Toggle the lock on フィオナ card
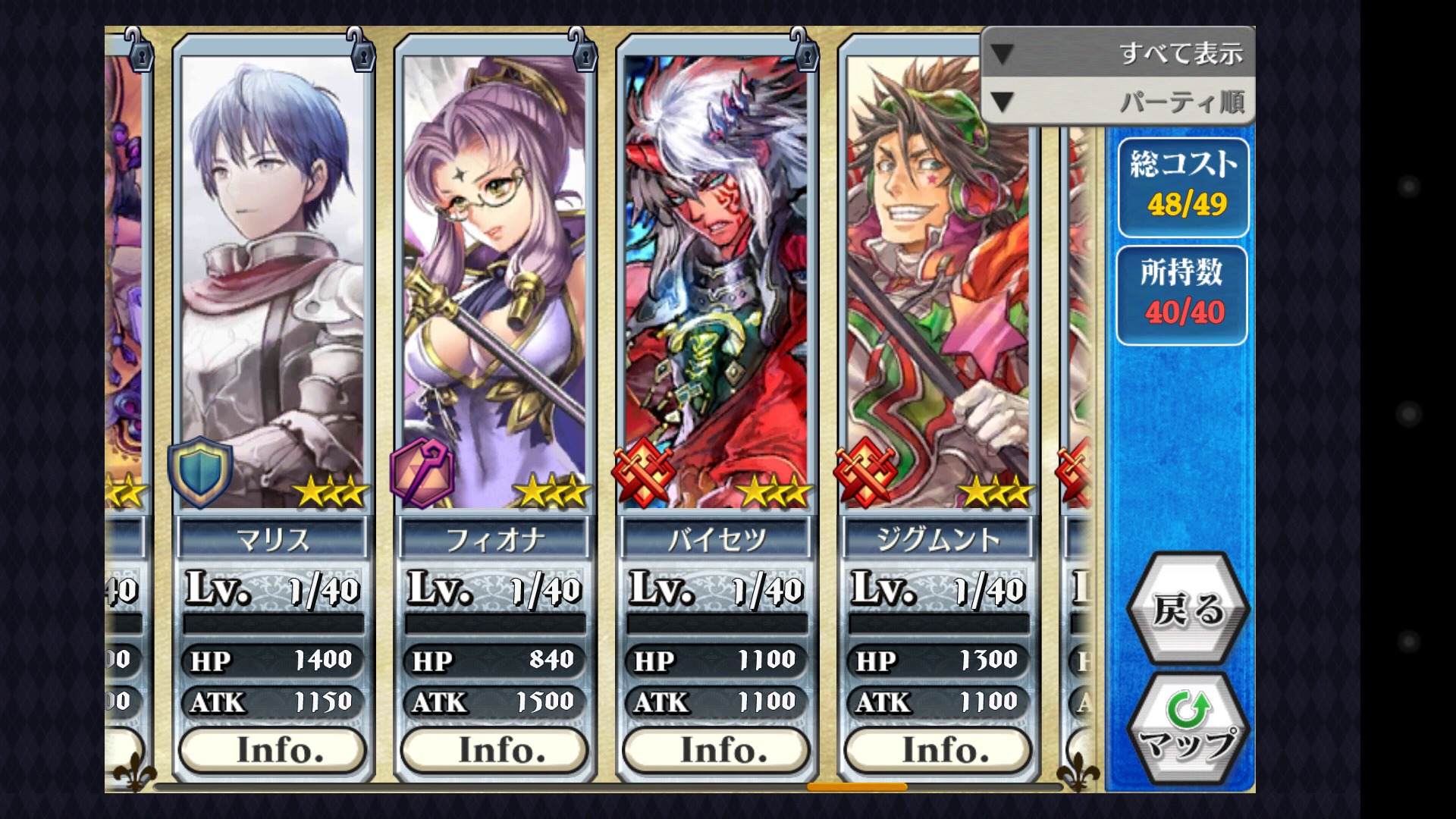This screenshot has height=819, width=1456. point(582,52)
